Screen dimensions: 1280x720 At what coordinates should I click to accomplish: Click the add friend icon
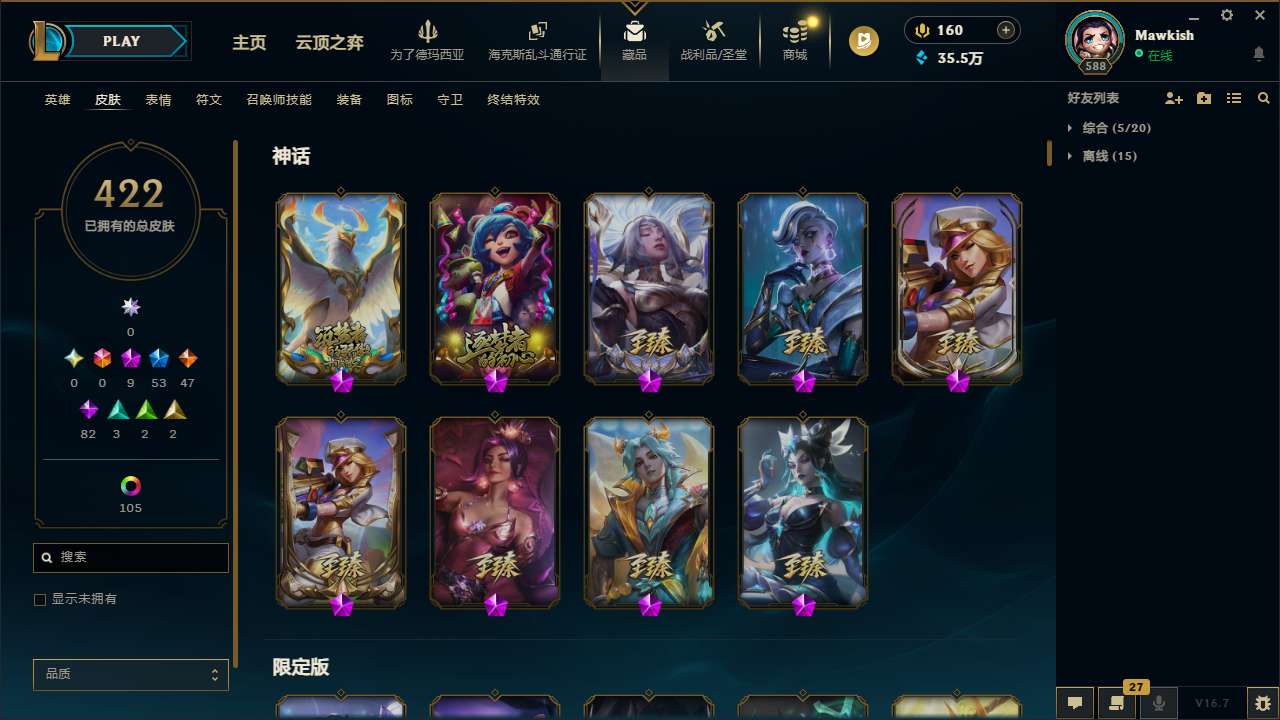pos(1171,98)
